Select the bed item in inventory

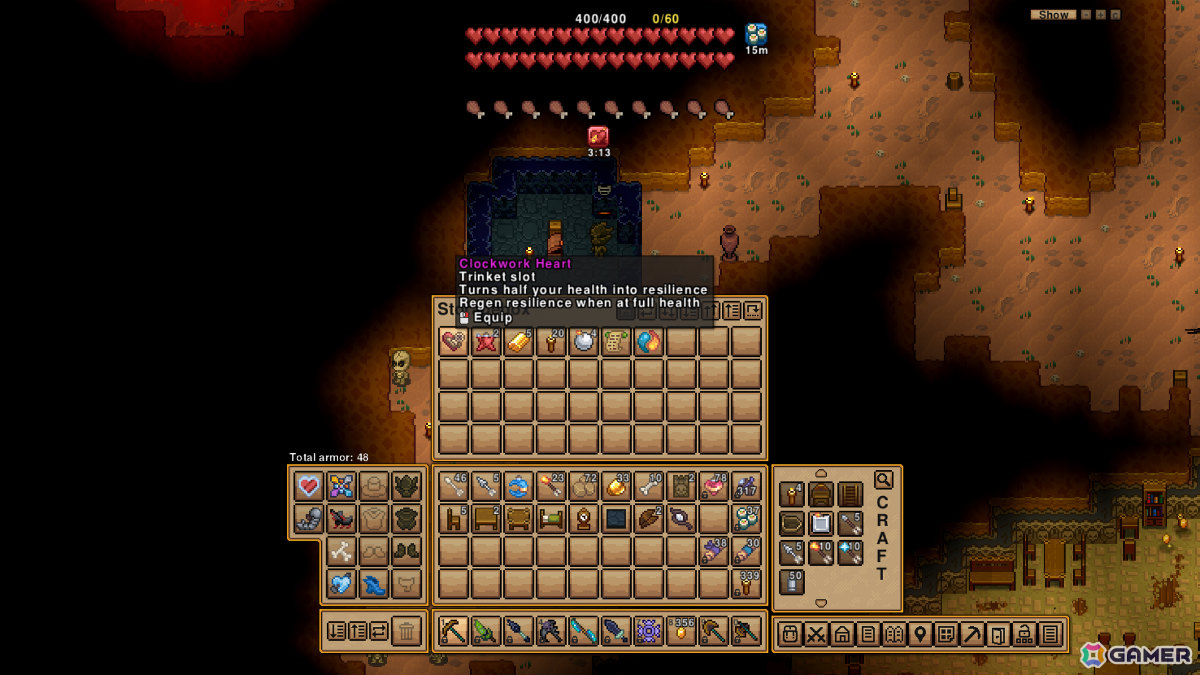coord(551,519)
